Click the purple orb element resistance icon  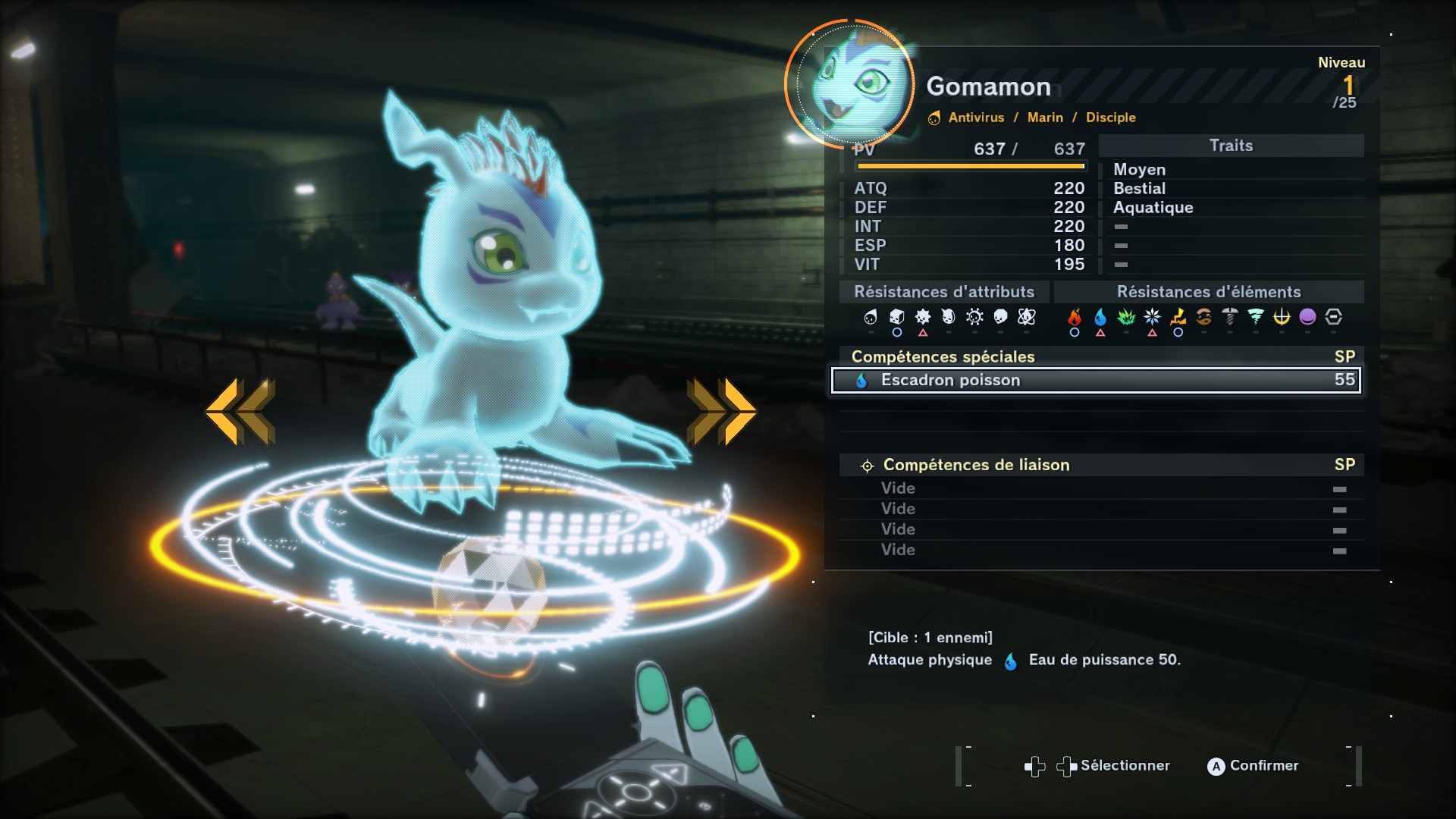1307,317
